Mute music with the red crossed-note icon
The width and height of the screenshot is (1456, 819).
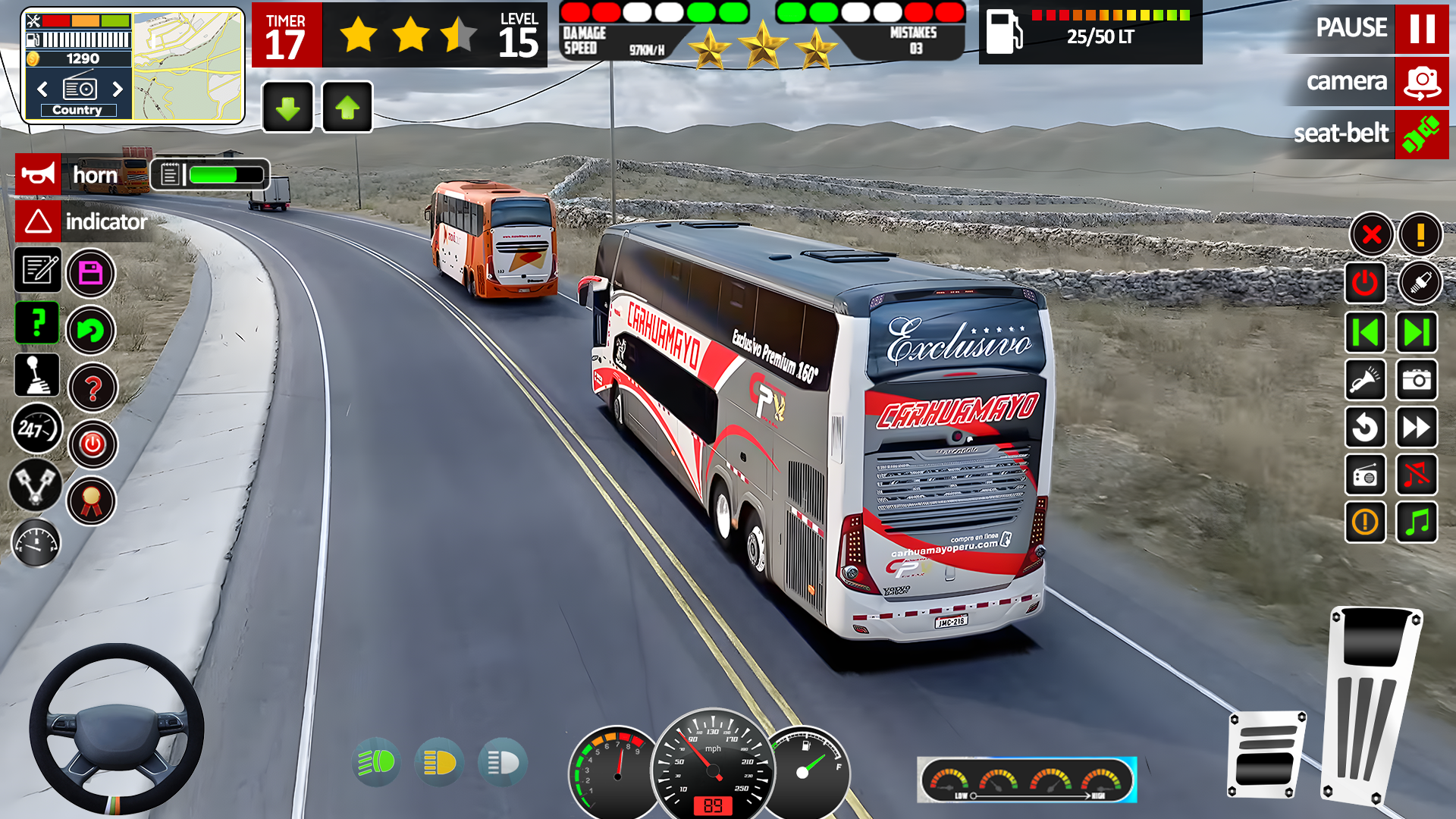tap(1417, 475)
